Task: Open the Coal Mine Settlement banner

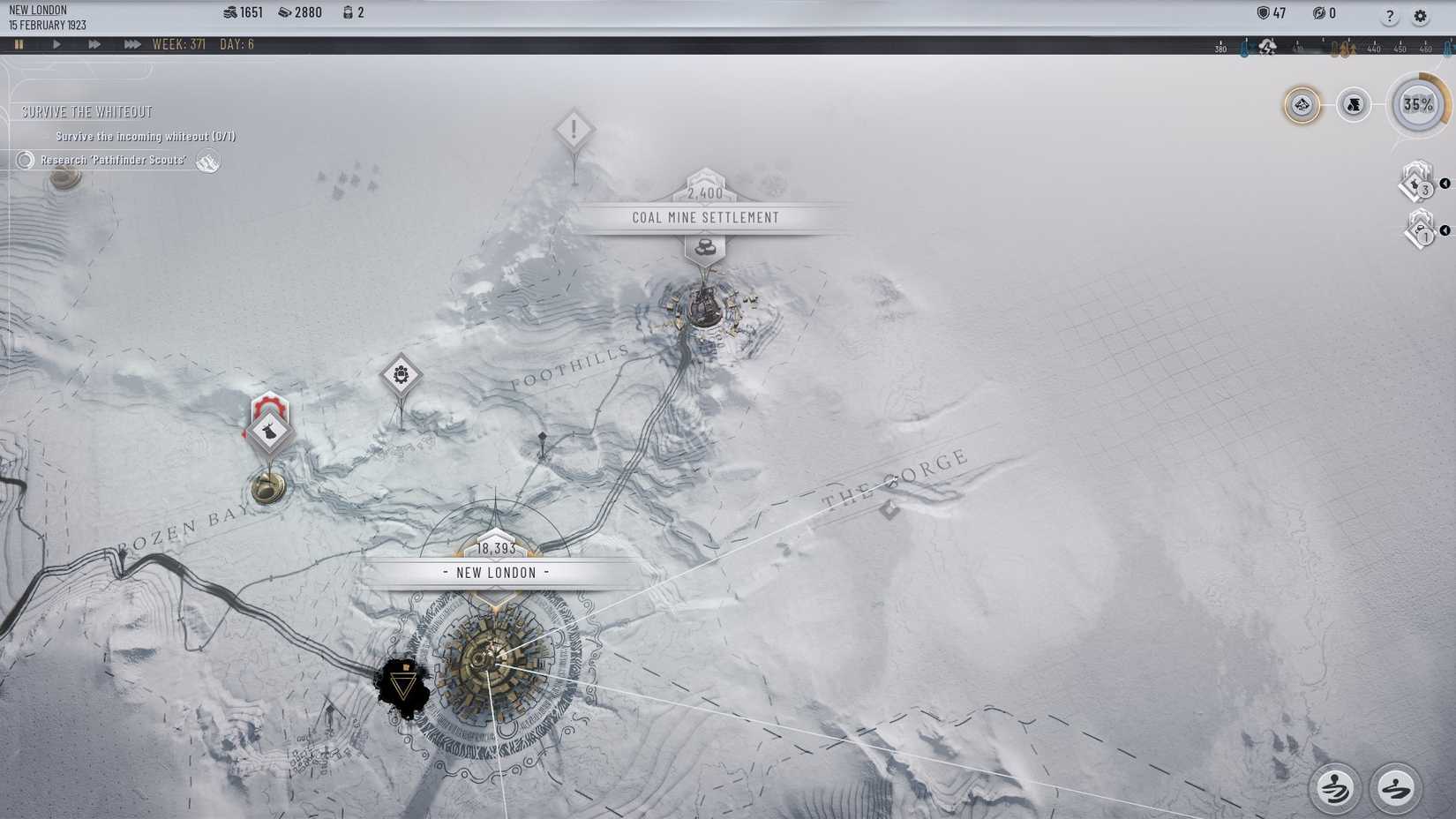Action: point(704,217)
